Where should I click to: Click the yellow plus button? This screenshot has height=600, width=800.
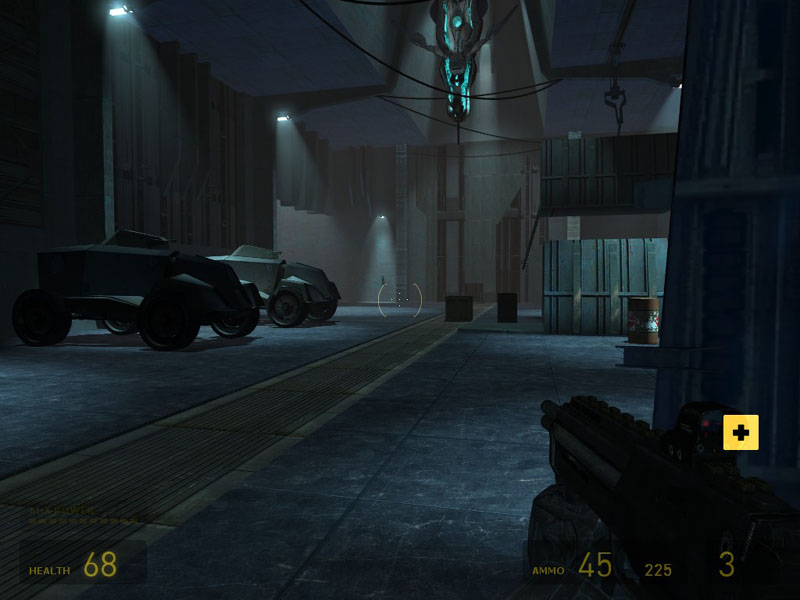[740, 432]
